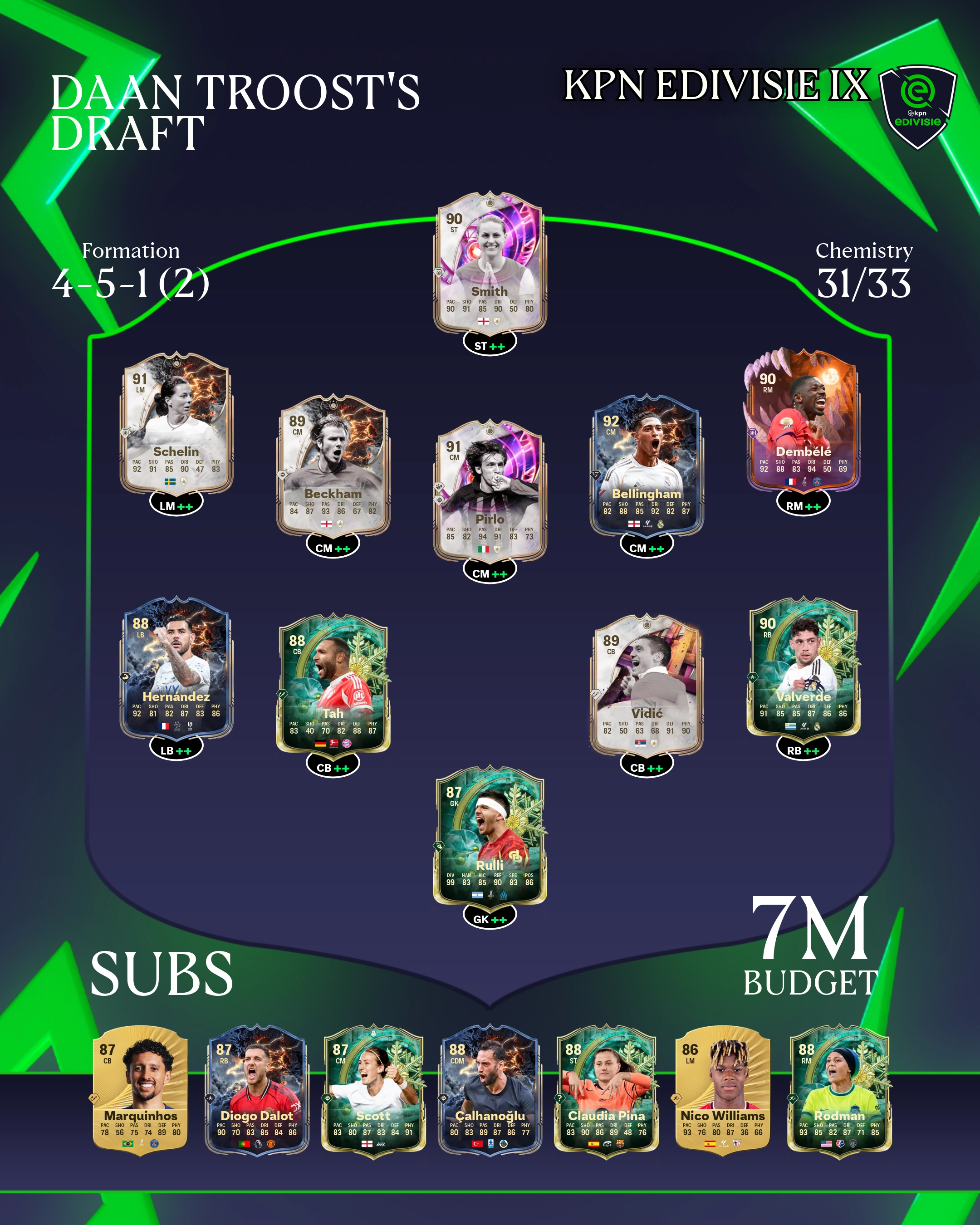Choose the Marquinhos substitute card
Image resolution: width=980 pixels, height=1225 pixels.
140,1091
